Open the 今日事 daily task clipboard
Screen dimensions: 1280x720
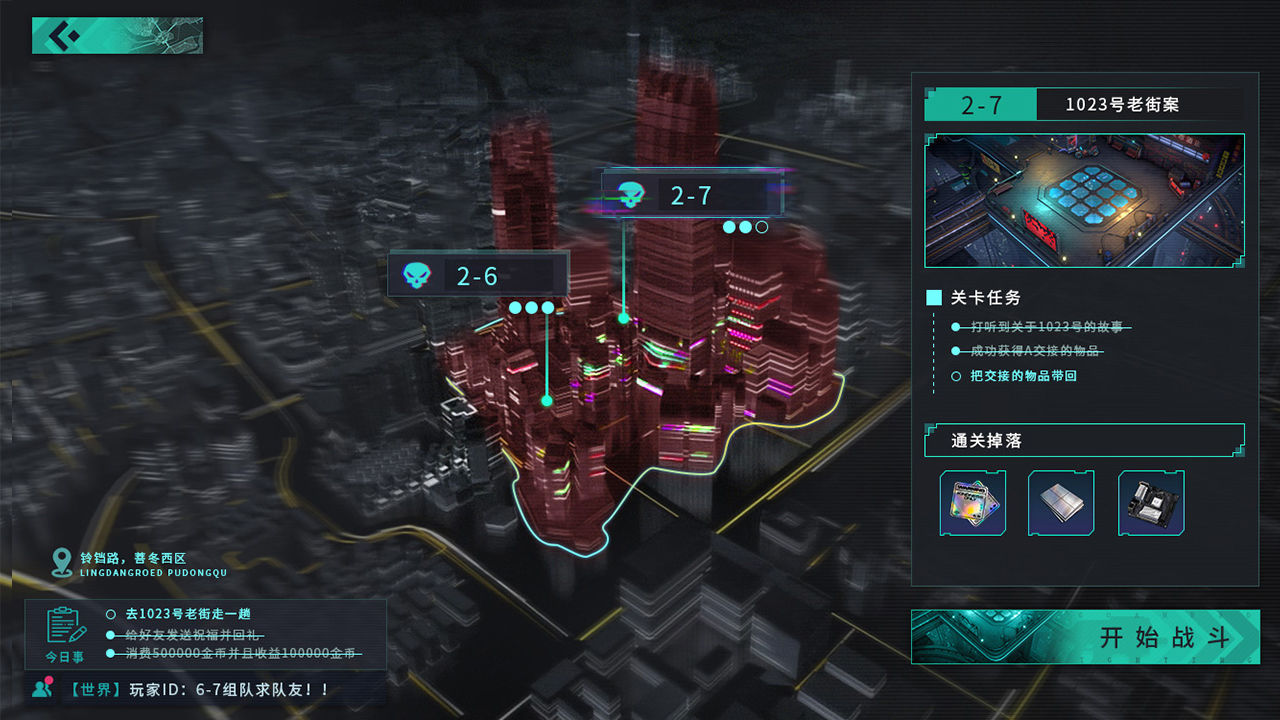[x=65, y=631]
